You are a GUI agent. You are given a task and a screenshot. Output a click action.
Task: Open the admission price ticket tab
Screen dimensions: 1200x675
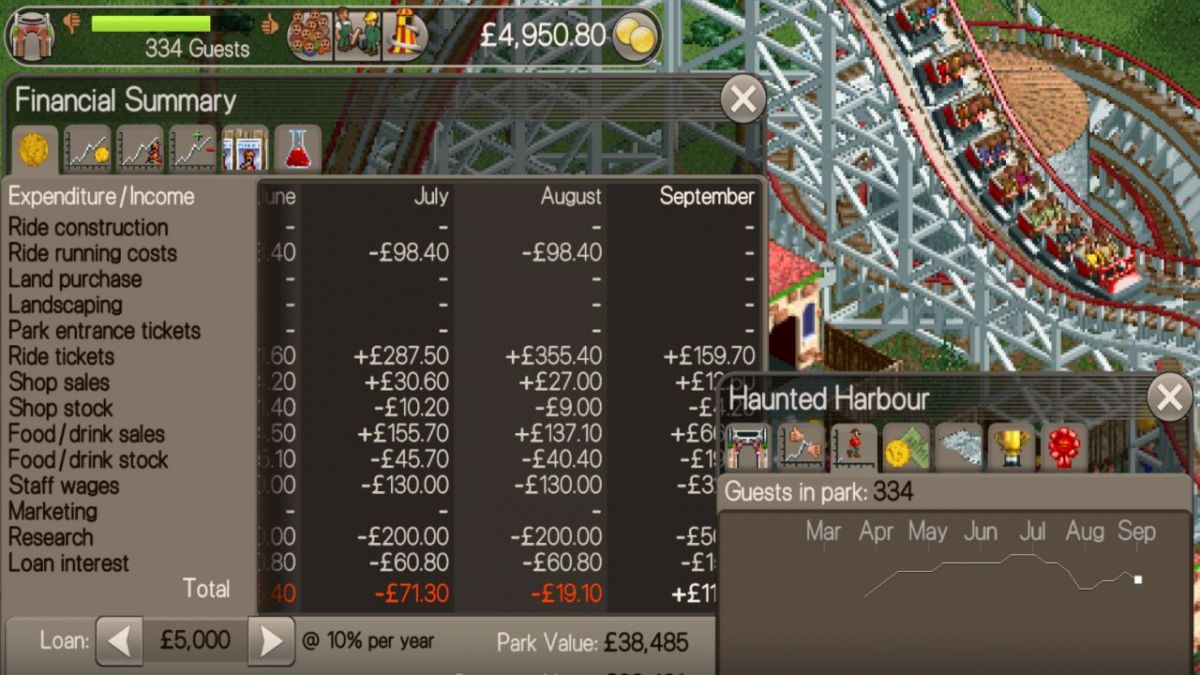click(x=907, y=448)
